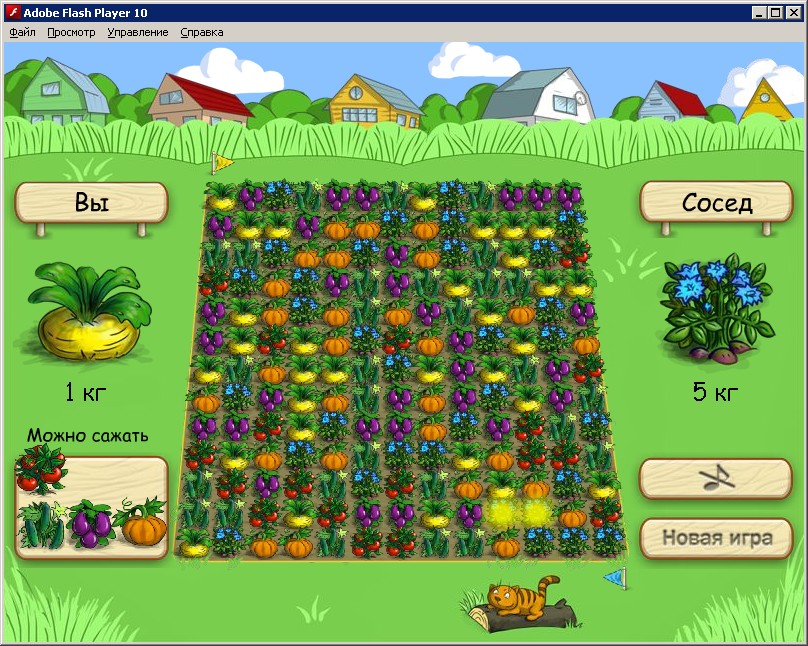Select the cucumber plant option
This screenshot has height=646, width=808.
41,523
